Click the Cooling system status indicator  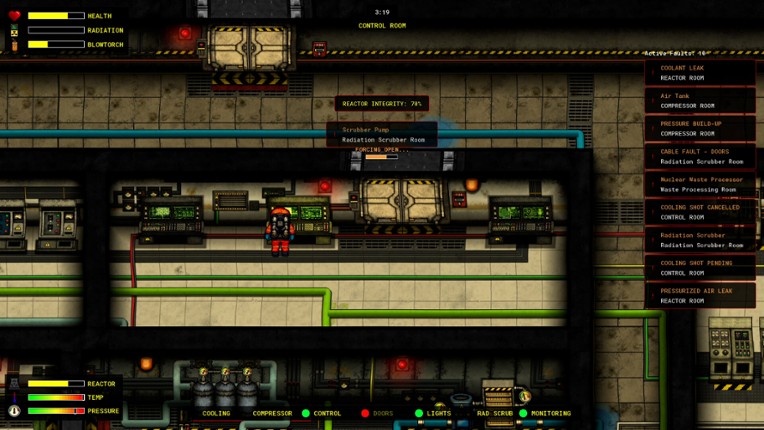[x=216, y=413]
